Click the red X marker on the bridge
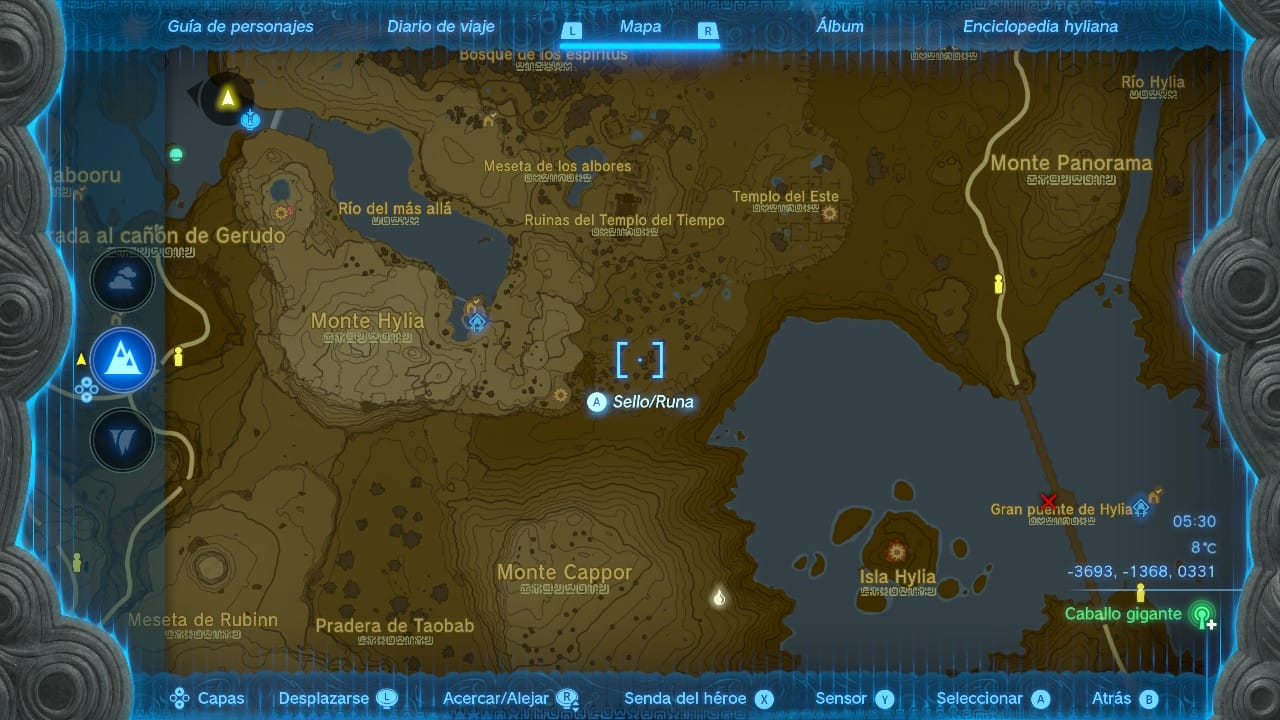Screen dimensions: 1280x720 point(1048,500)
